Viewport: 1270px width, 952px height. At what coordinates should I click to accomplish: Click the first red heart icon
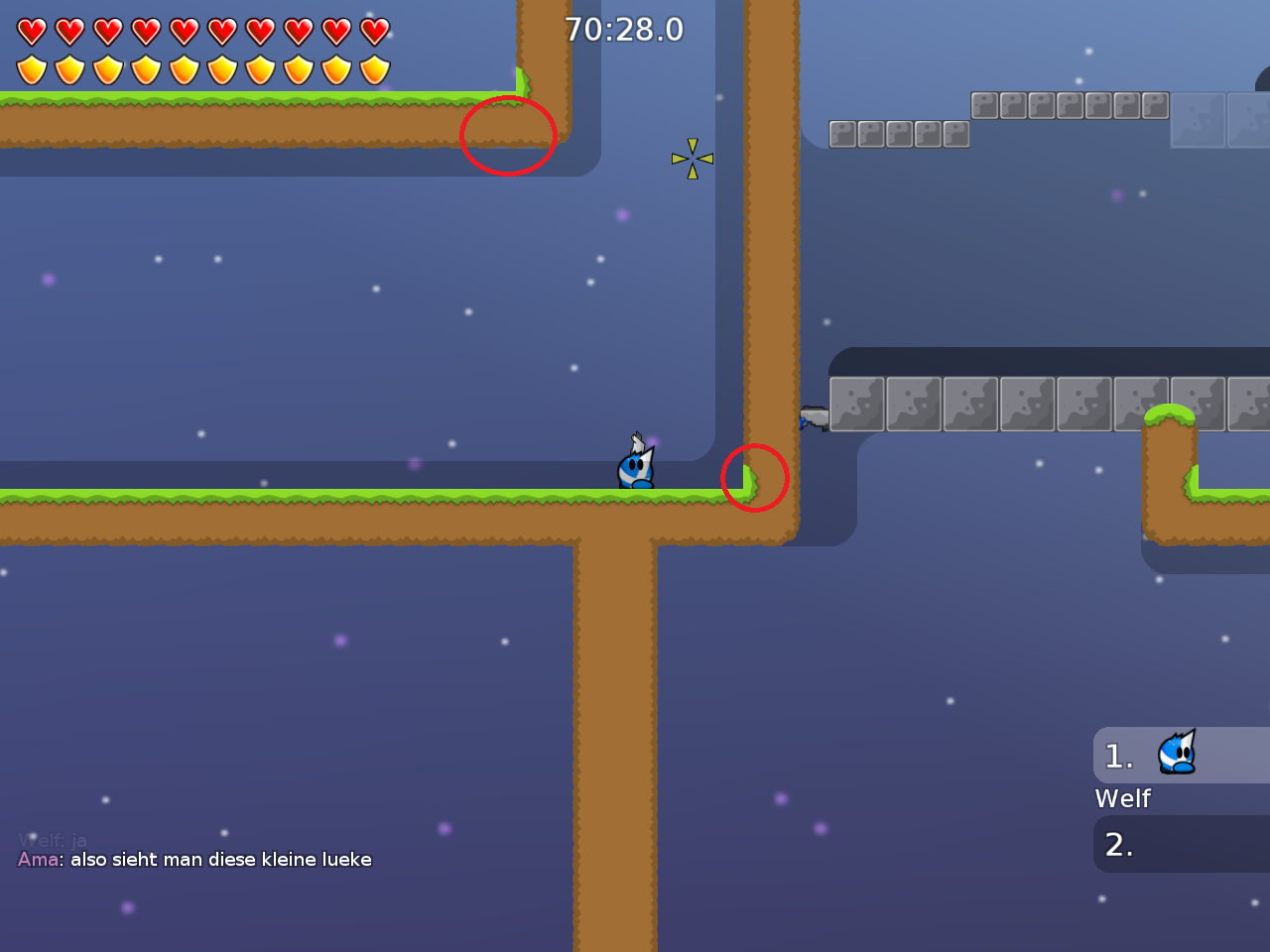pyautogui.click(x=30, y=31)
